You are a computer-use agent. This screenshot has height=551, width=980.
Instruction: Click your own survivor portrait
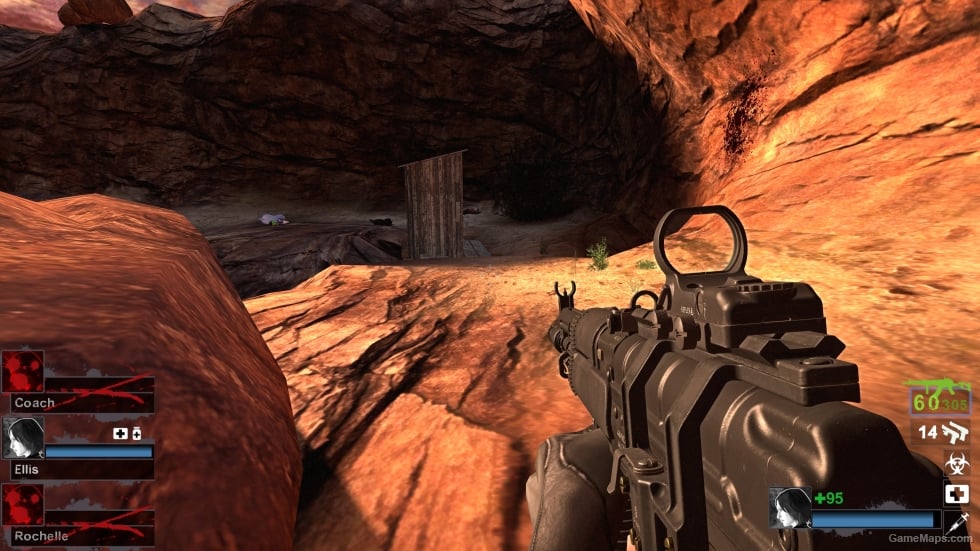788,507
